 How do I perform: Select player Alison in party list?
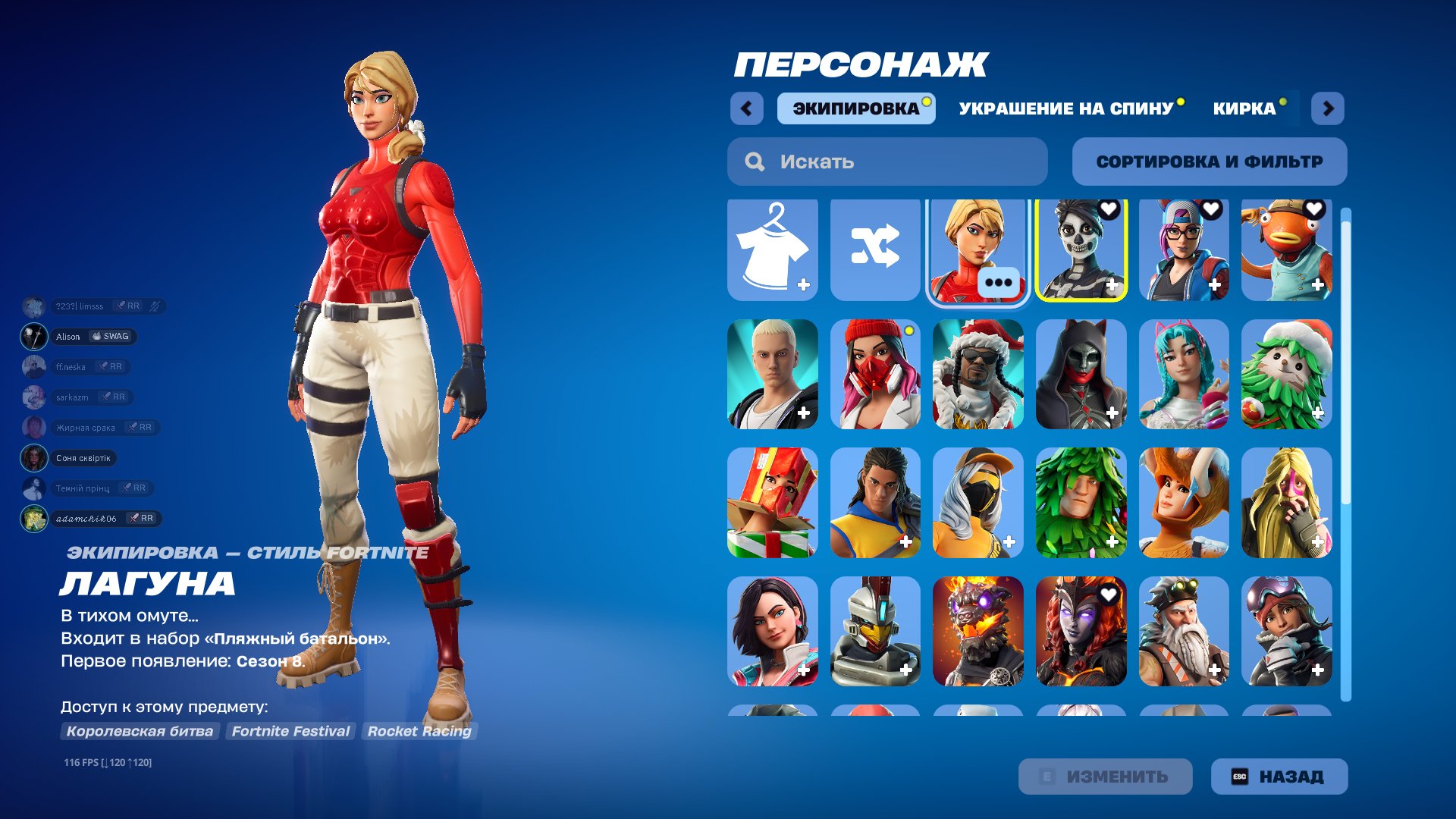coord(68,337)
